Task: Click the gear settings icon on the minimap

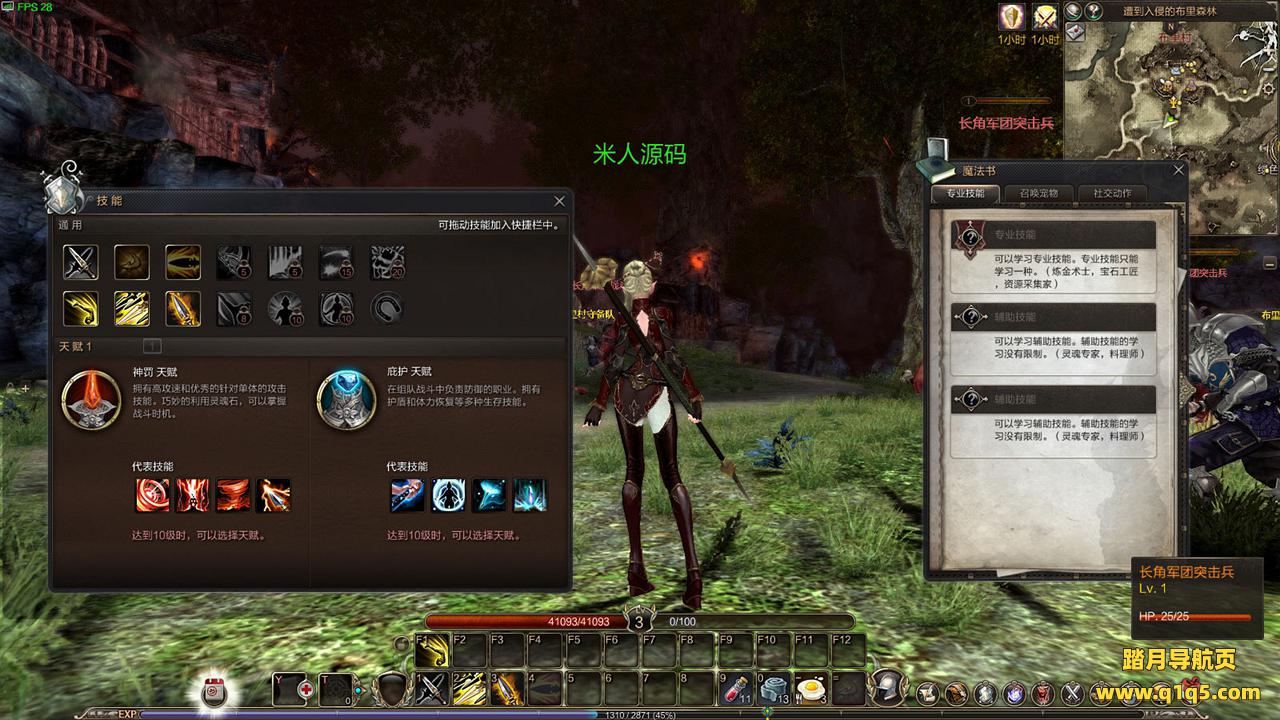Action: pos(1074,12)
